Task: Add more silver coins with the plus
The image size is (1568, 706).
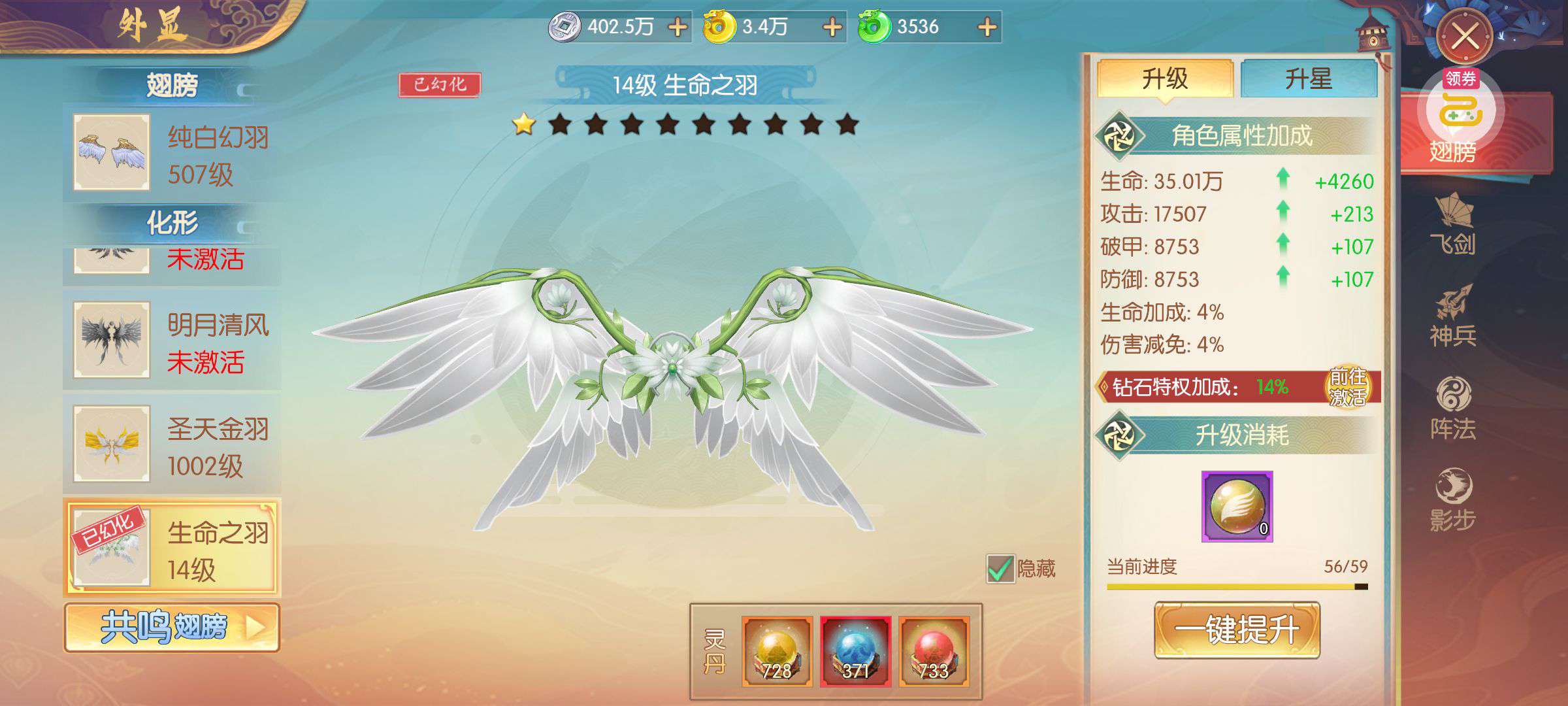Action: point(678,27)
